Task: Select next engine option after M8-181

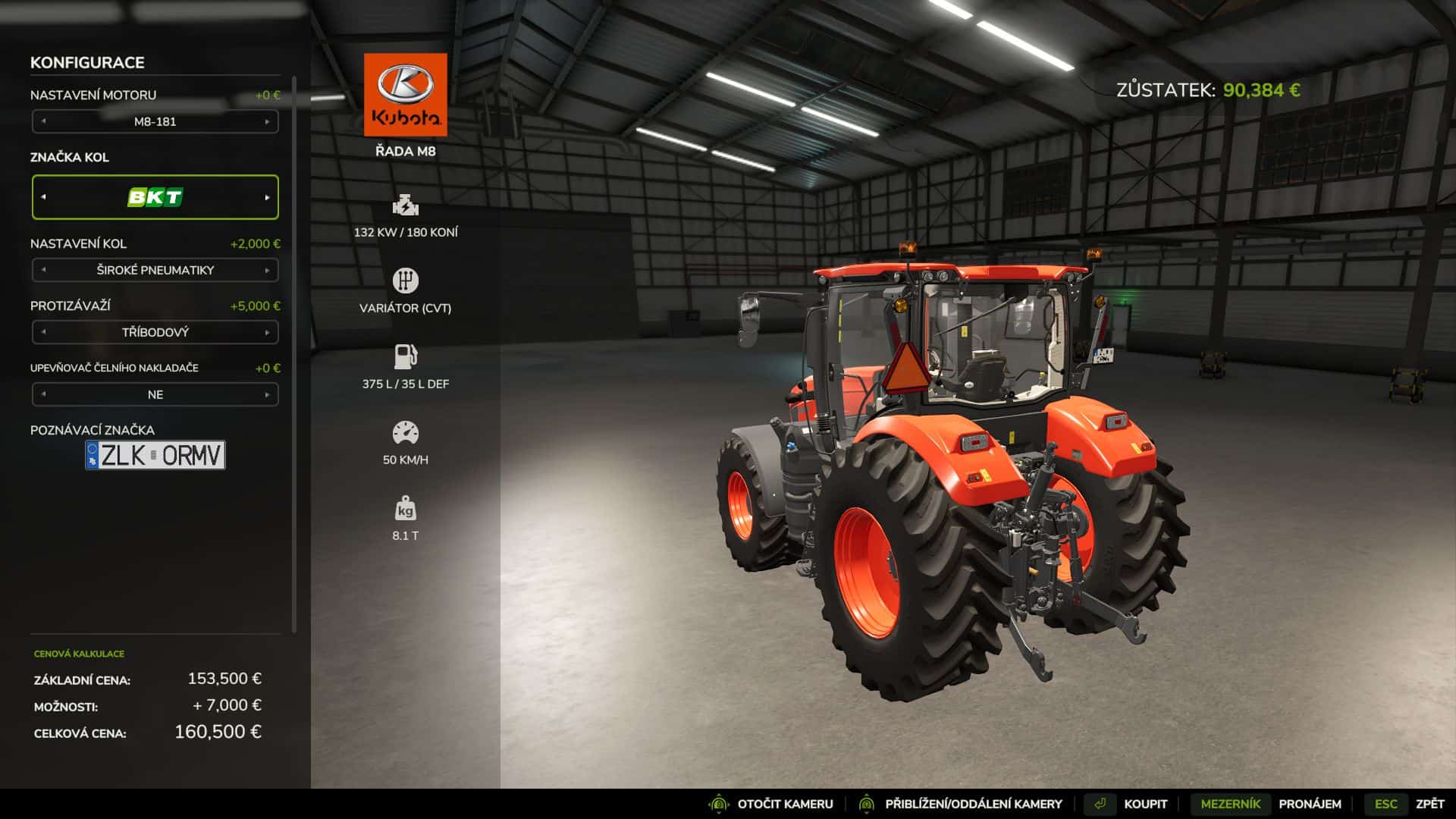Action: [267, 121]
